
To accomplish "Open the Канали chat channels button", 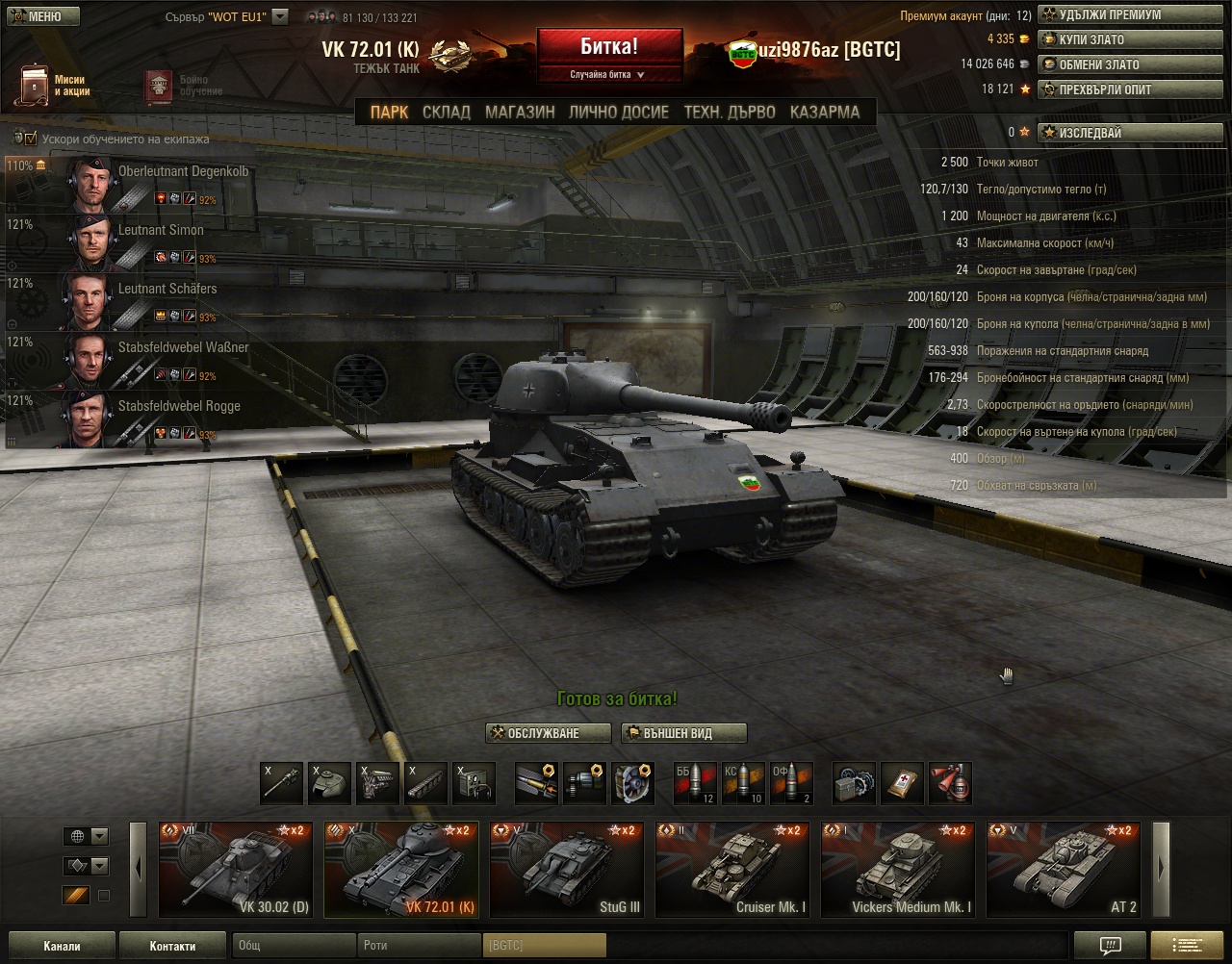I will [x=62, y=946].
